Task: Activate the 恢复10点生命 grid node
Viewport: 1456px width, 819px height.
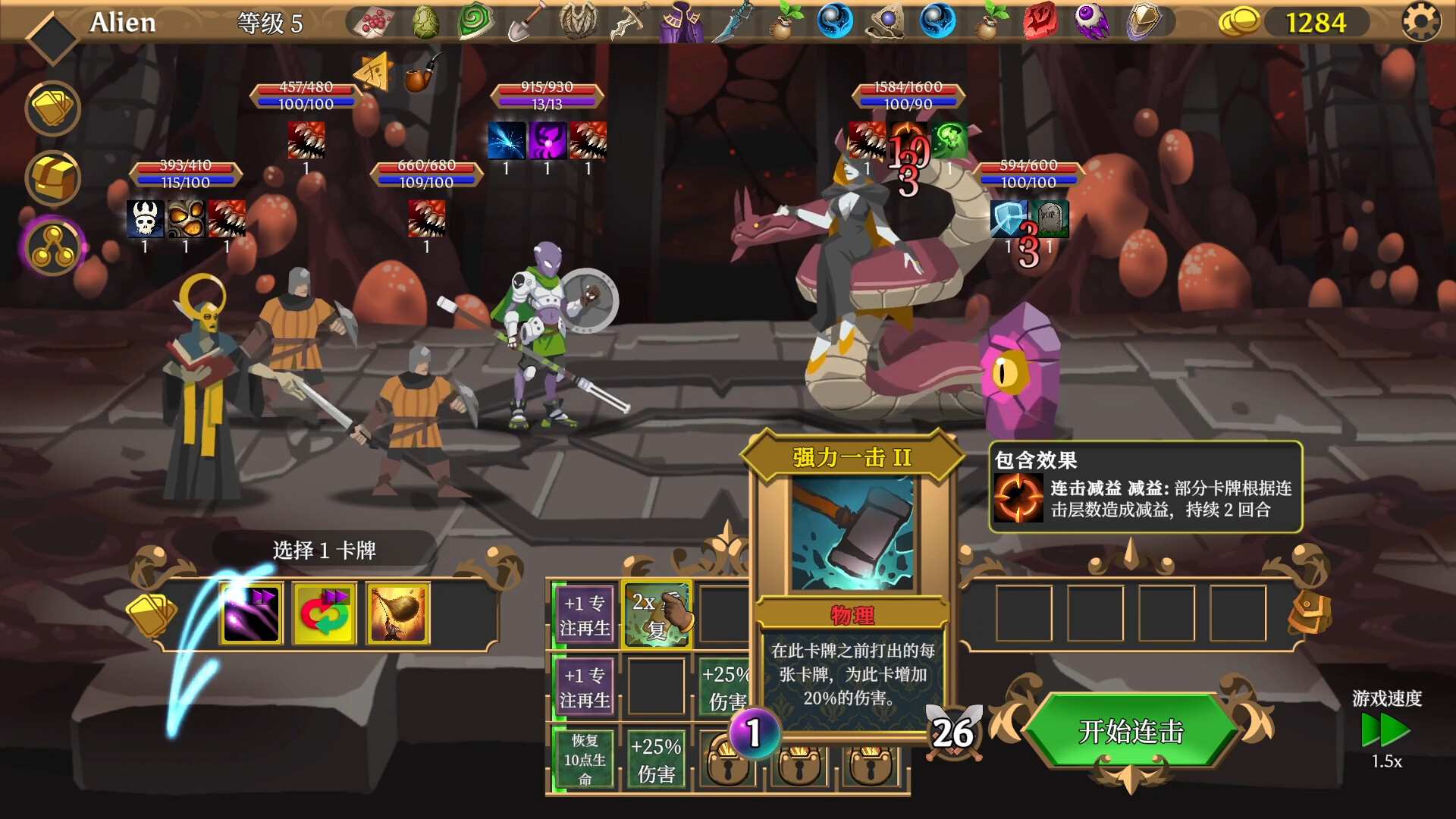Action: pos(584,758)
